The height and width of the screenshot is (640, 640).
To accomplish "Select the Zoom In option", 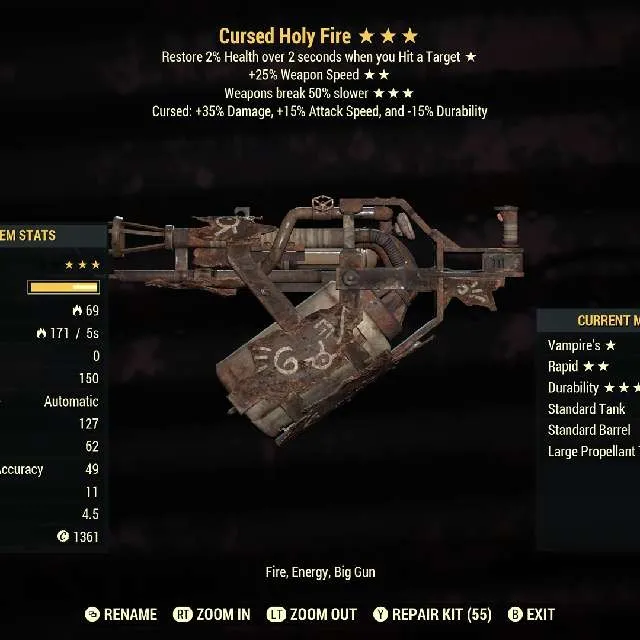I will (x=212, y=614).
